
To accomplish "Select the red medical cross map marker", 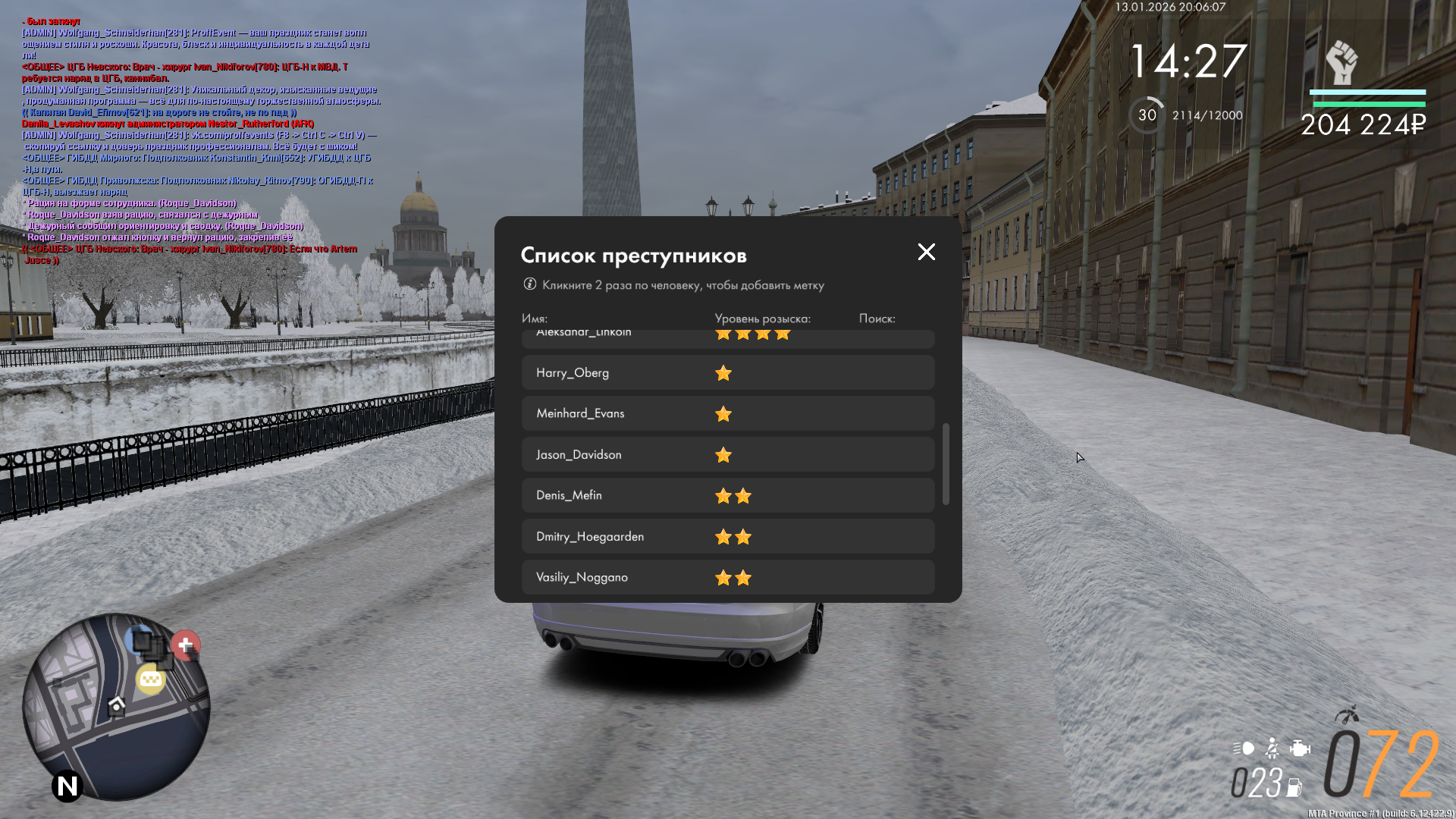I will coord(186,645).
